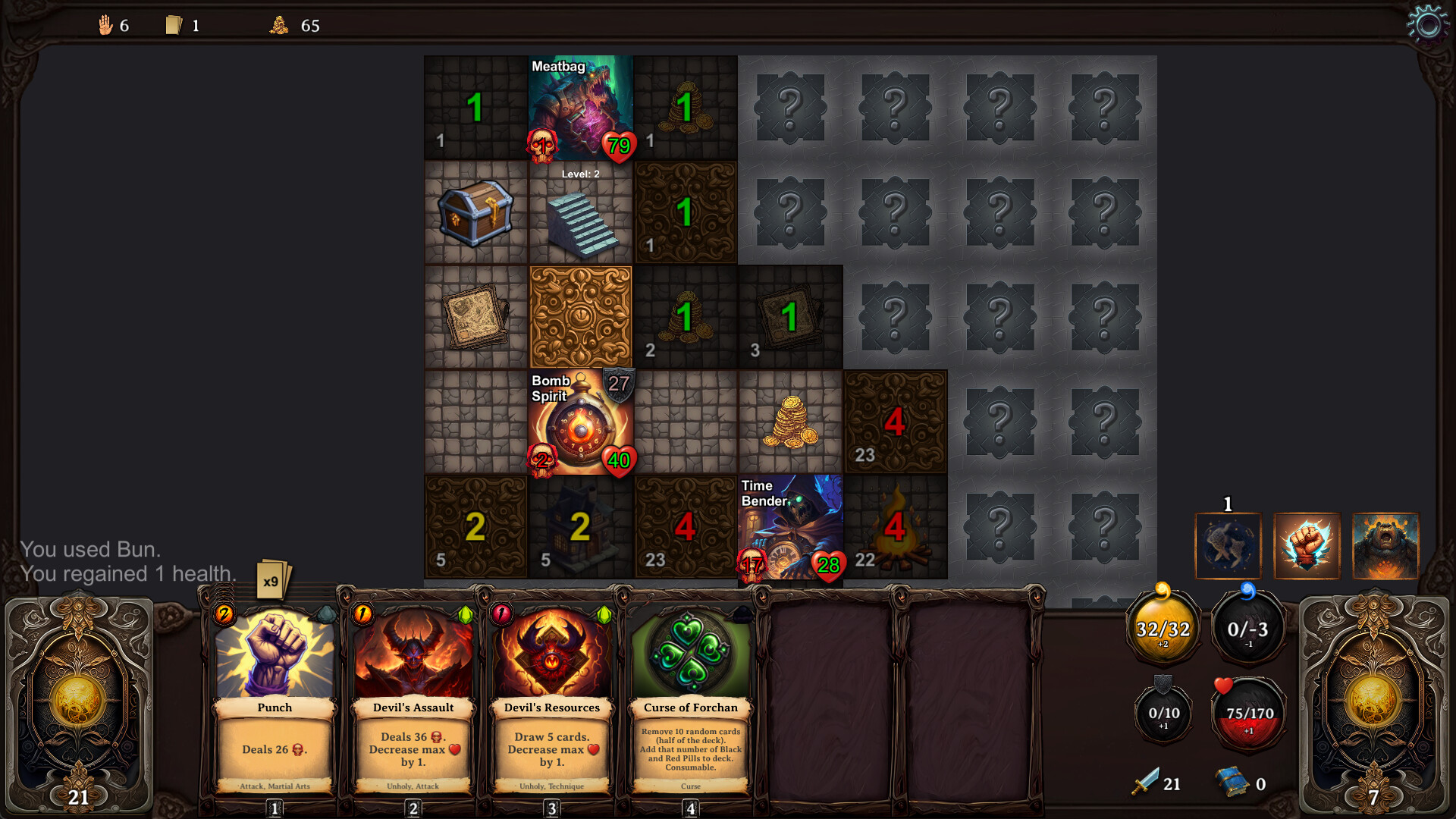Viewport: 1456px width, 819px height.
Task: Select the fish relic icon
Action: (x=1228, y=546)
